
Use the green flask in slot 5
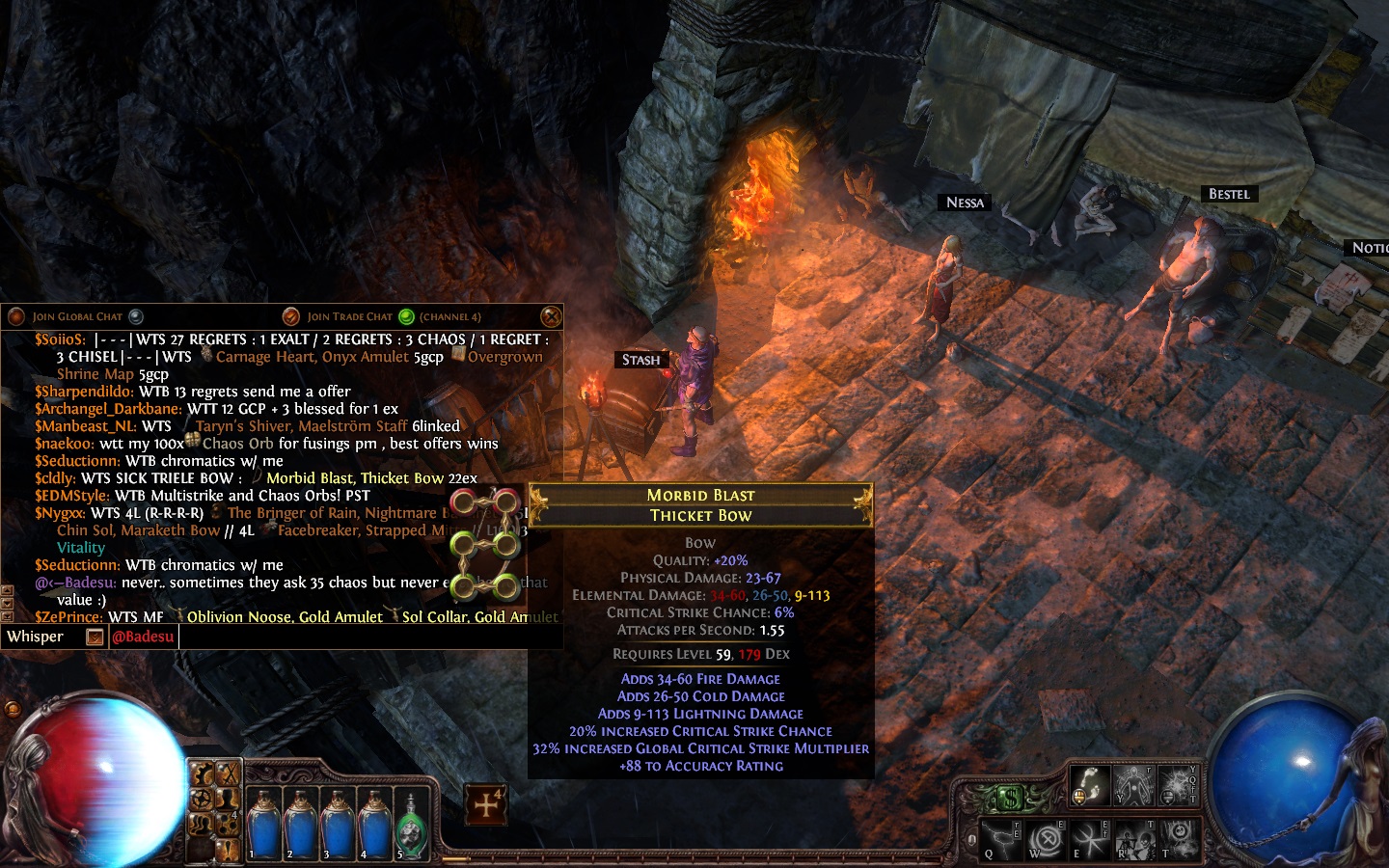[x=410, y=827]
